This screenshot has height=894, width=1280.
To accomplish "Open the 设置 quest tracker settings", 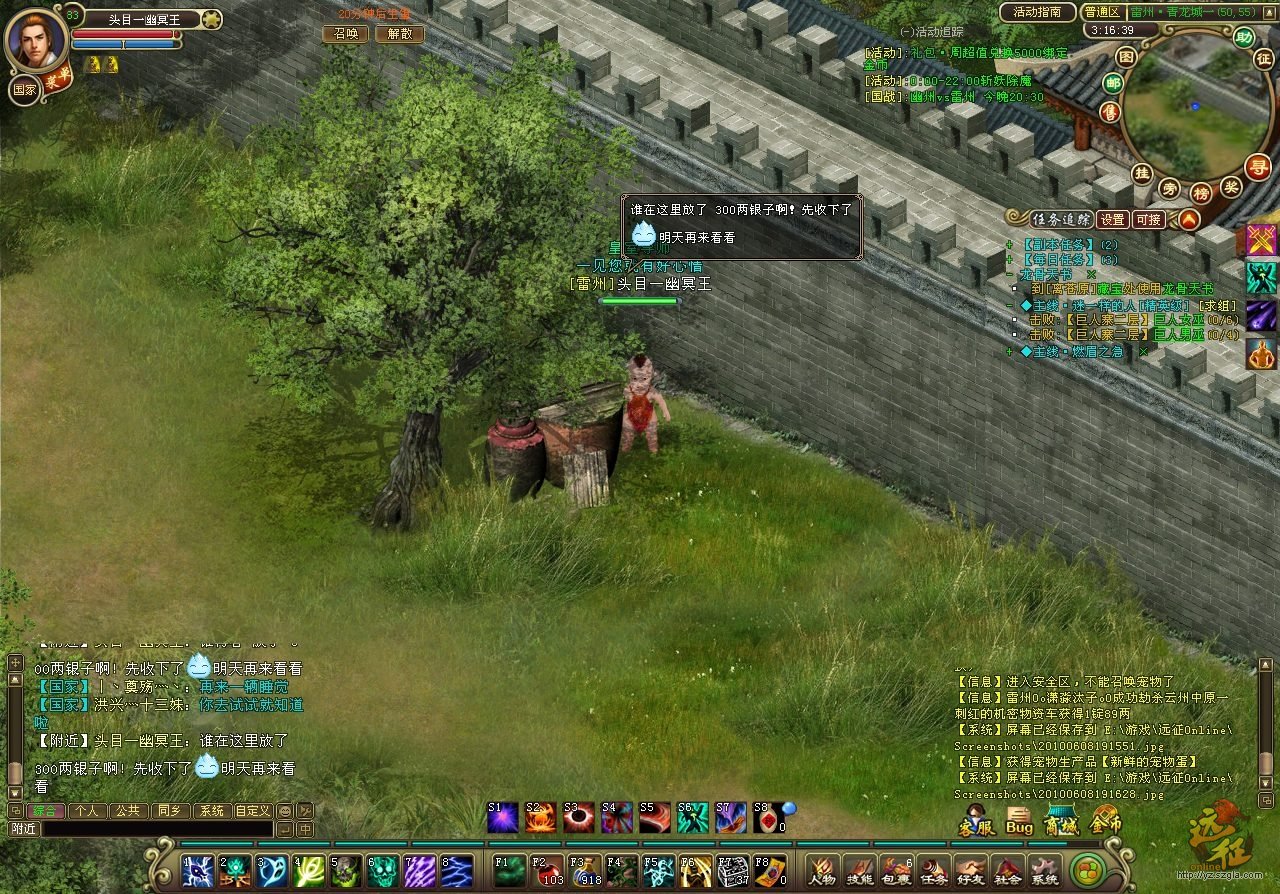I will point(1112,219).
